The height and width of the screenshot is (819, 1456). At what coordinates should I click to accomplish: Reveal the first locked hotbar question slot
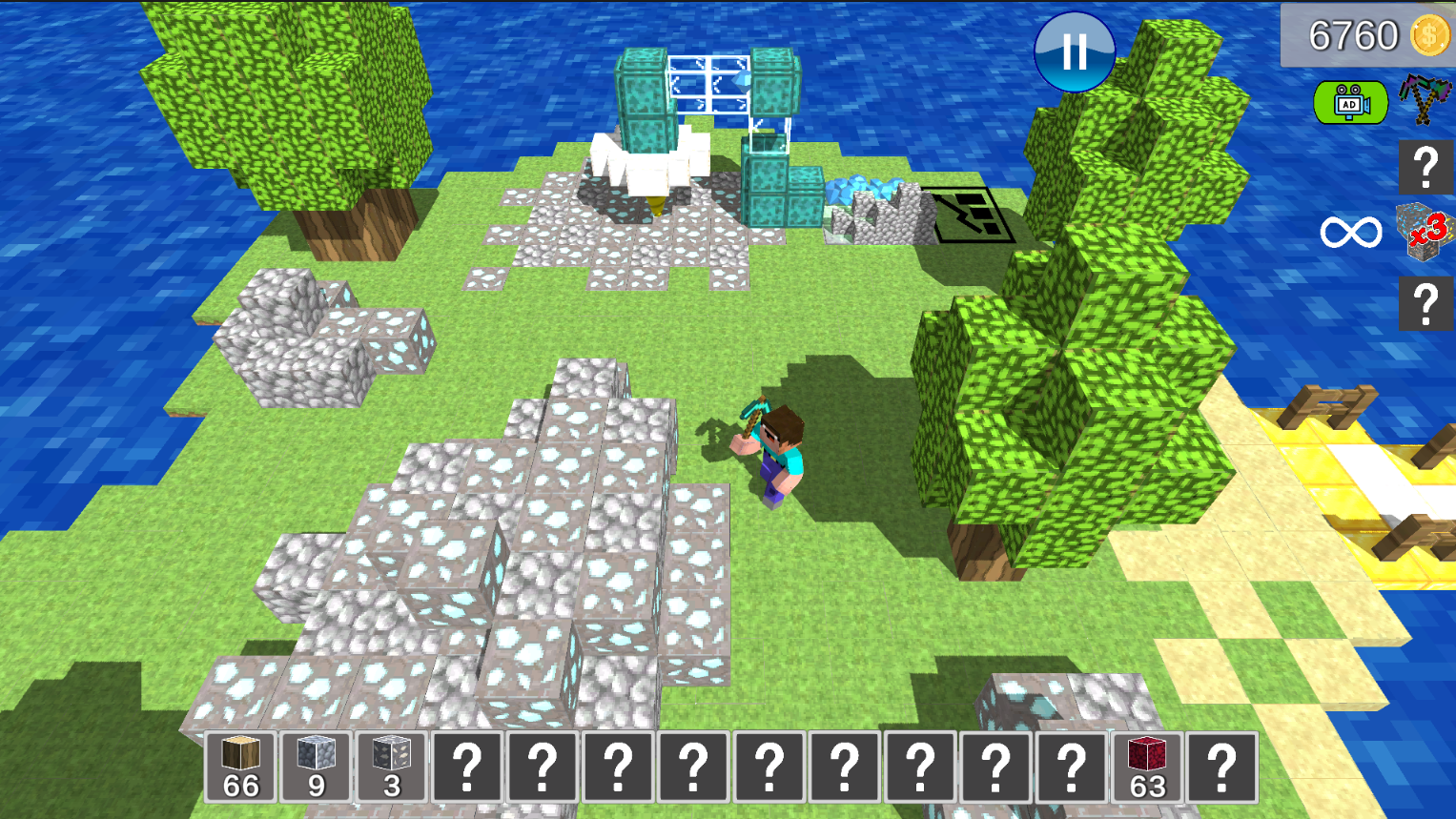tap(467, 767)
